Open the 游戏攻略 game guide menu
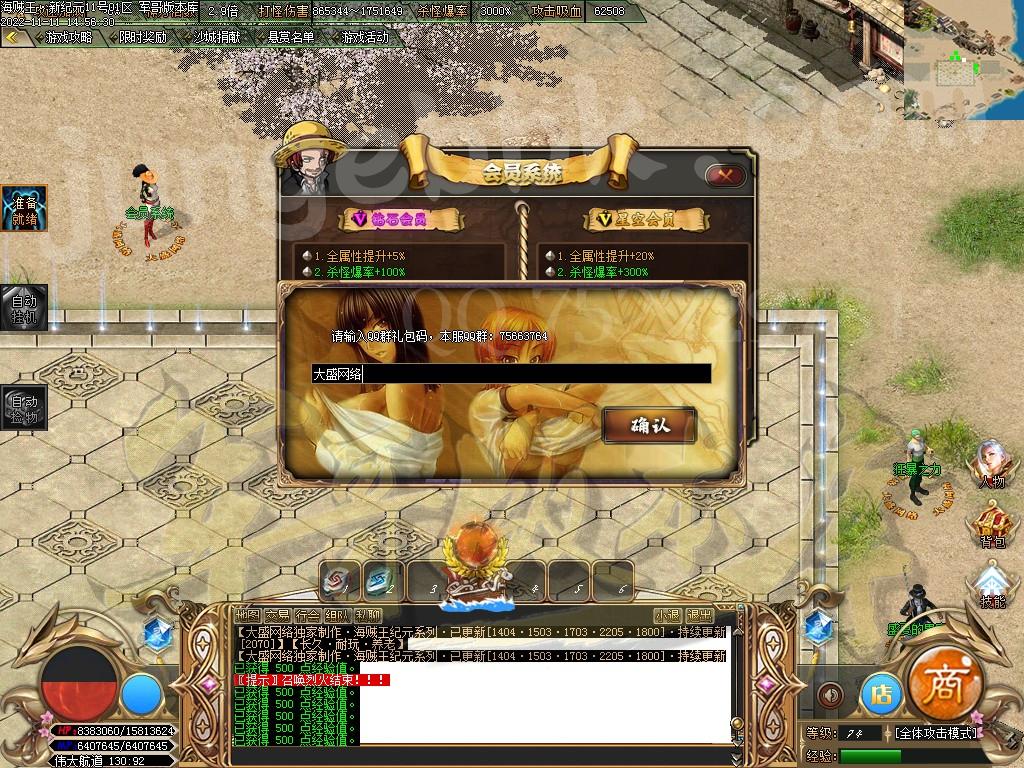This screenshot has height=768, width=1024. click(68, 37)
